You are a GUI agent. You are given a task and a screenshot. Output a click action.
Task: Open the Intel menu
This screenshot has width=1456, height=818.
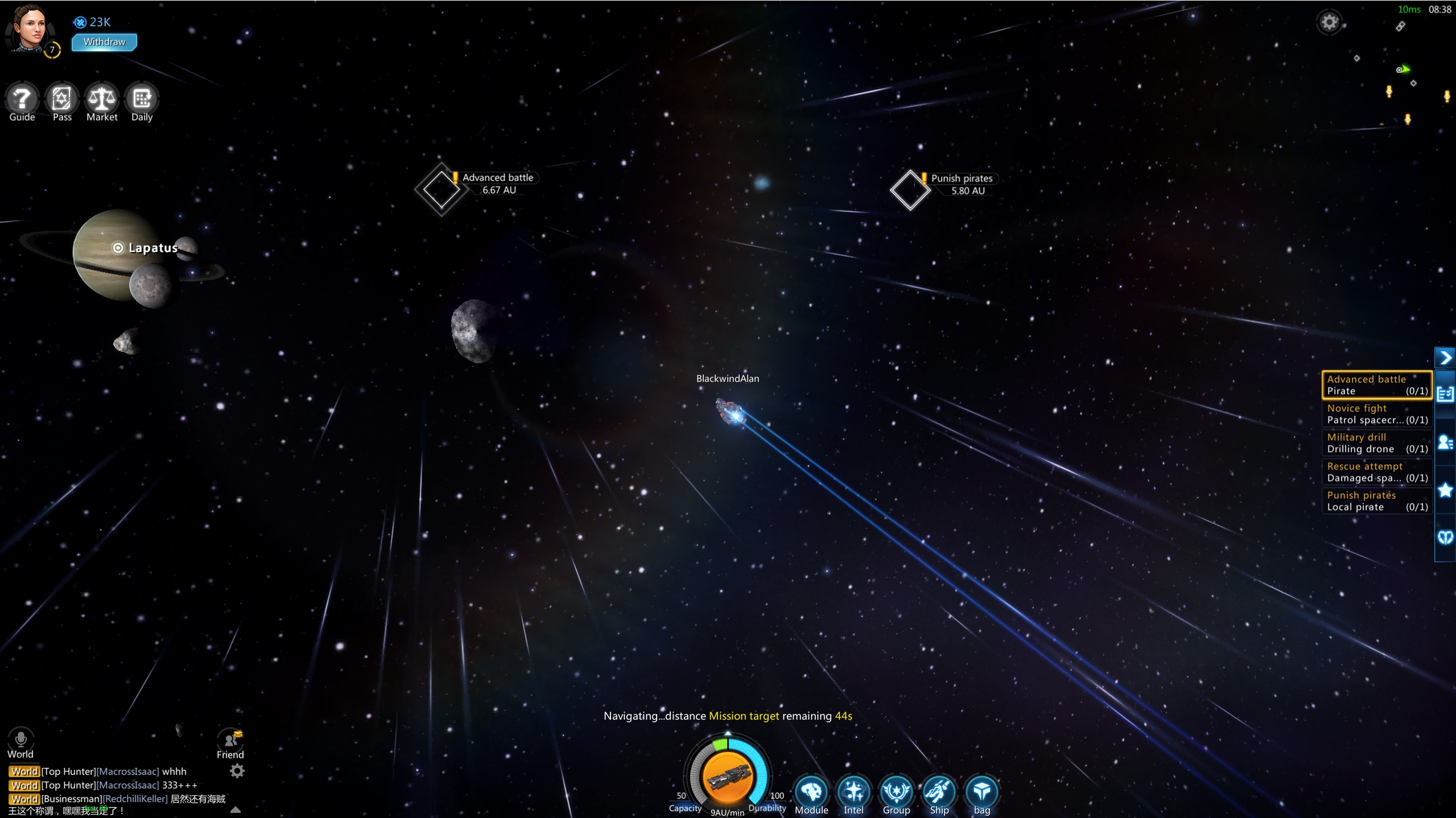(854, 793)
